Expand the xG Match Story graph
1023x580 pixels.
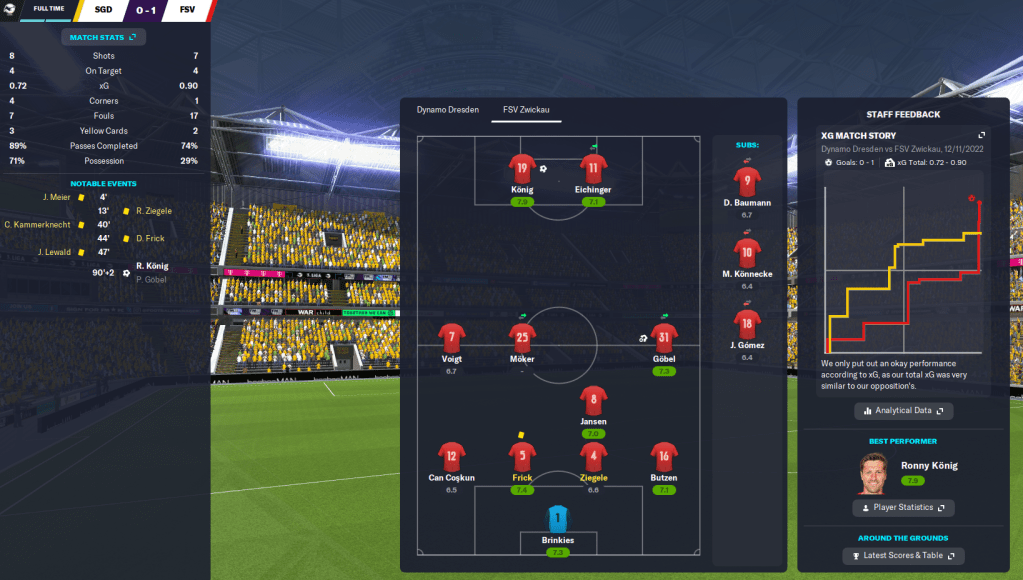coord(981,136)
